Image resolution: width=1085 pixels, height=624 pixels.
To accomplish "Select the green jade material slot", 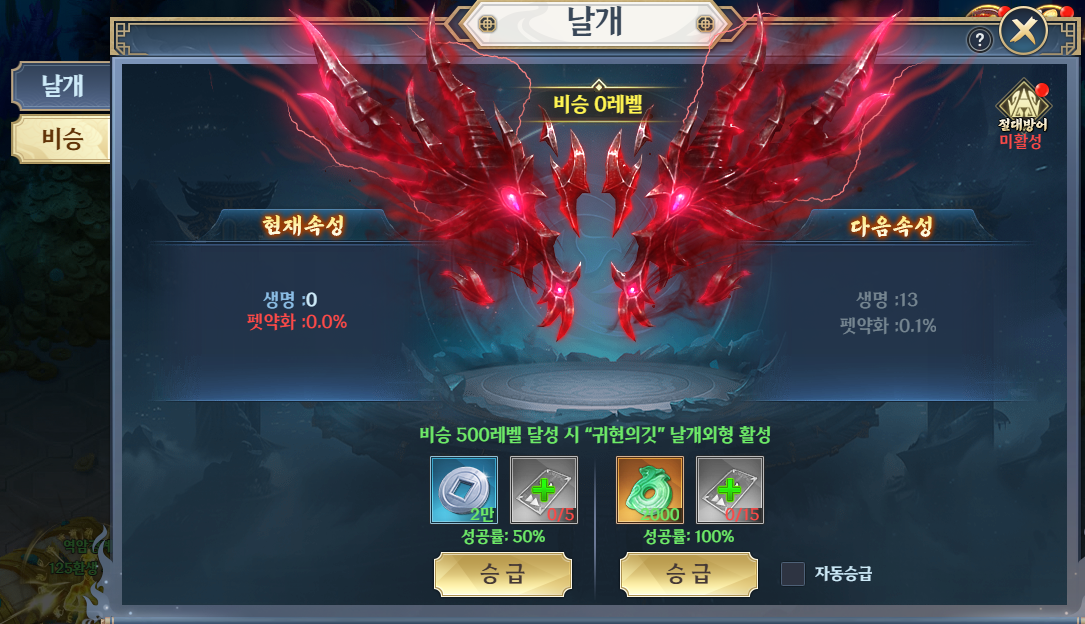I will click(x=650, y=490).
